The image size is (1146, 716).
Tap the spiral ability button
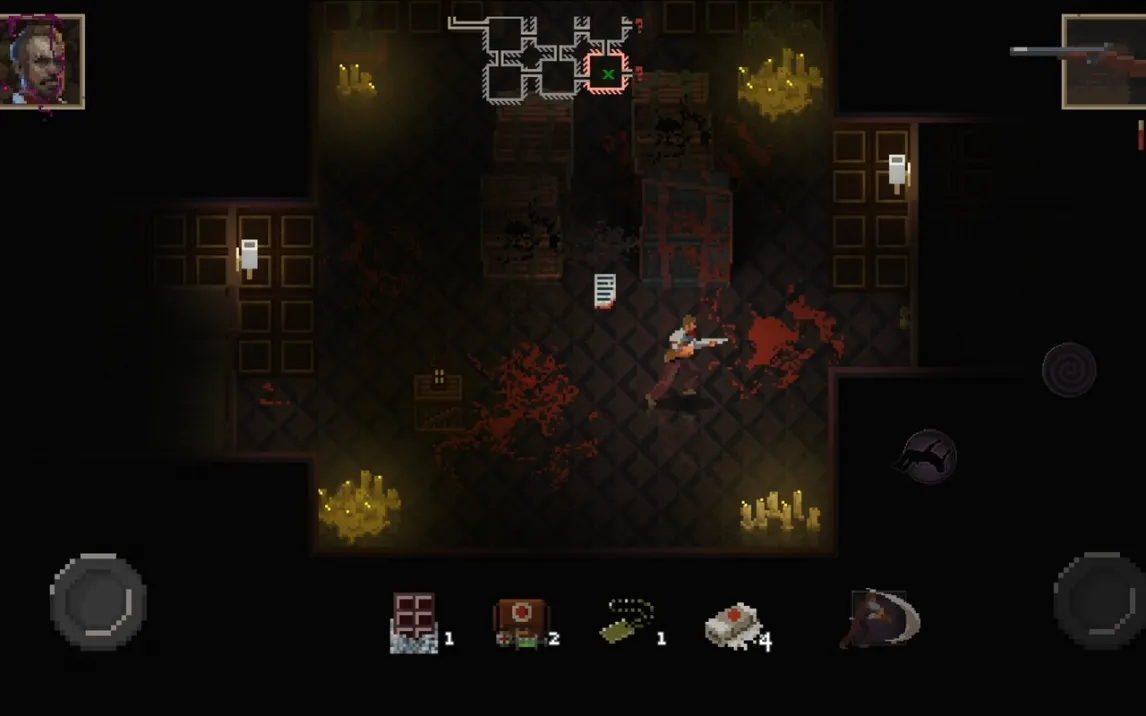[x=1069, y=369]
